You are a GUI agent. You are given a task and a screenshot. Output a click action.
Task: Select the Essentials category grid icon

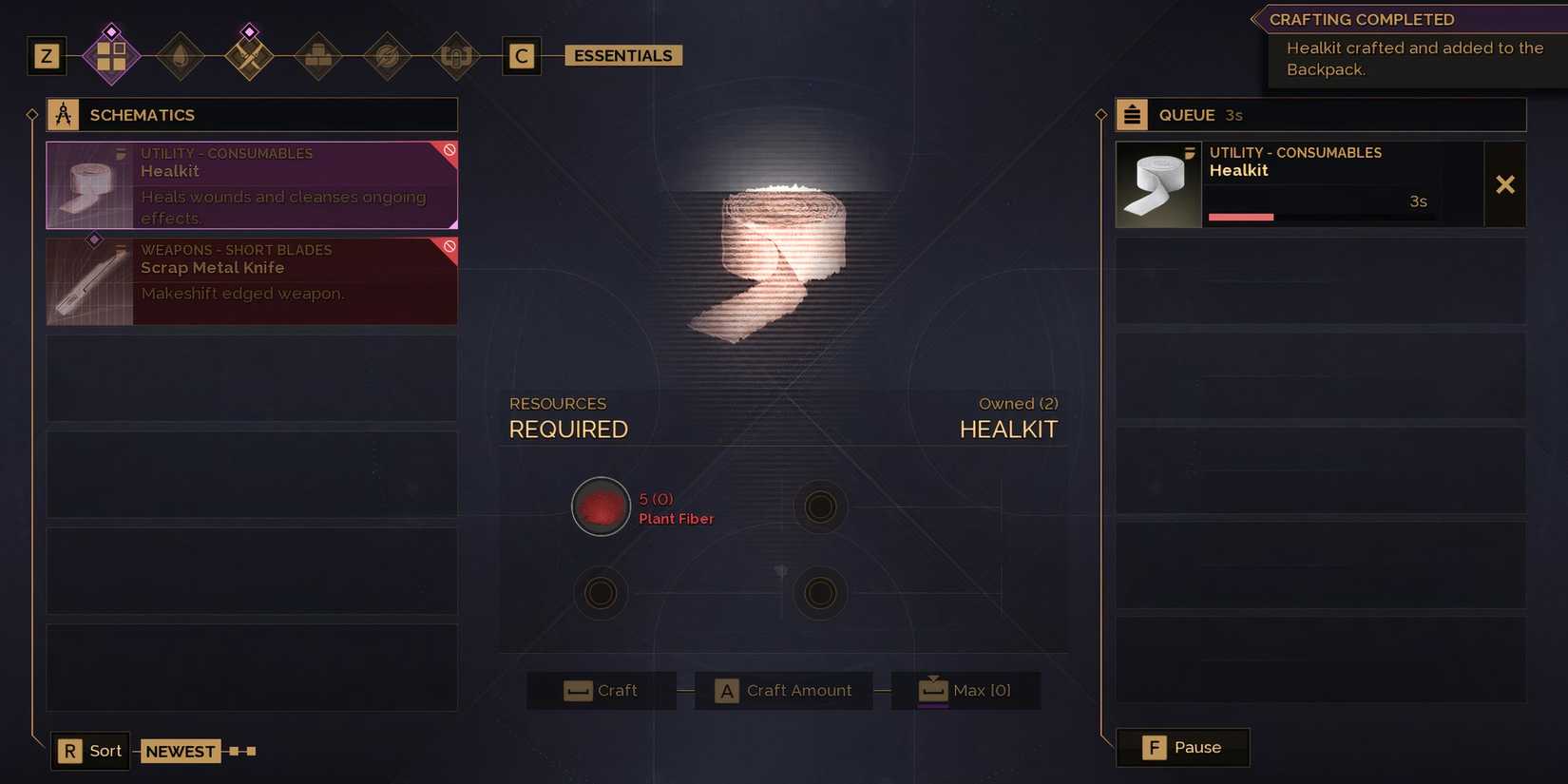(x=111, y=55)
